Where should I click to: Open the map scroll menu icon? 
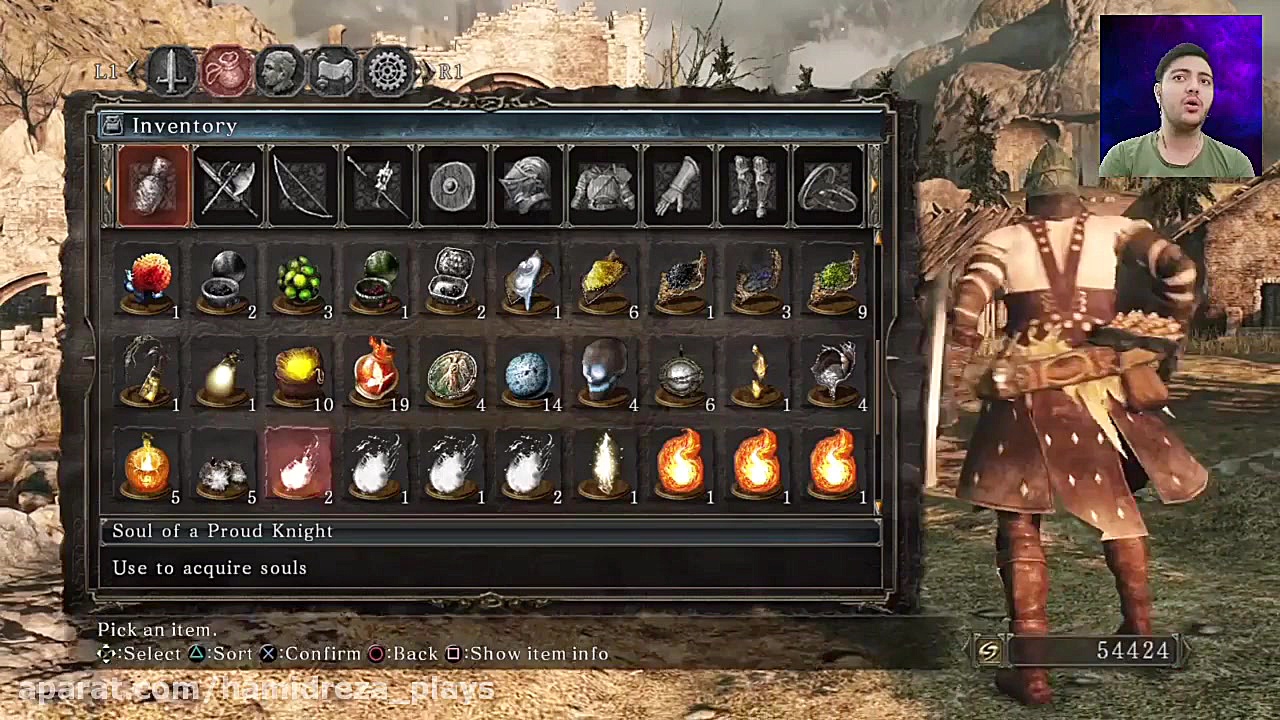tap(333, 67)
